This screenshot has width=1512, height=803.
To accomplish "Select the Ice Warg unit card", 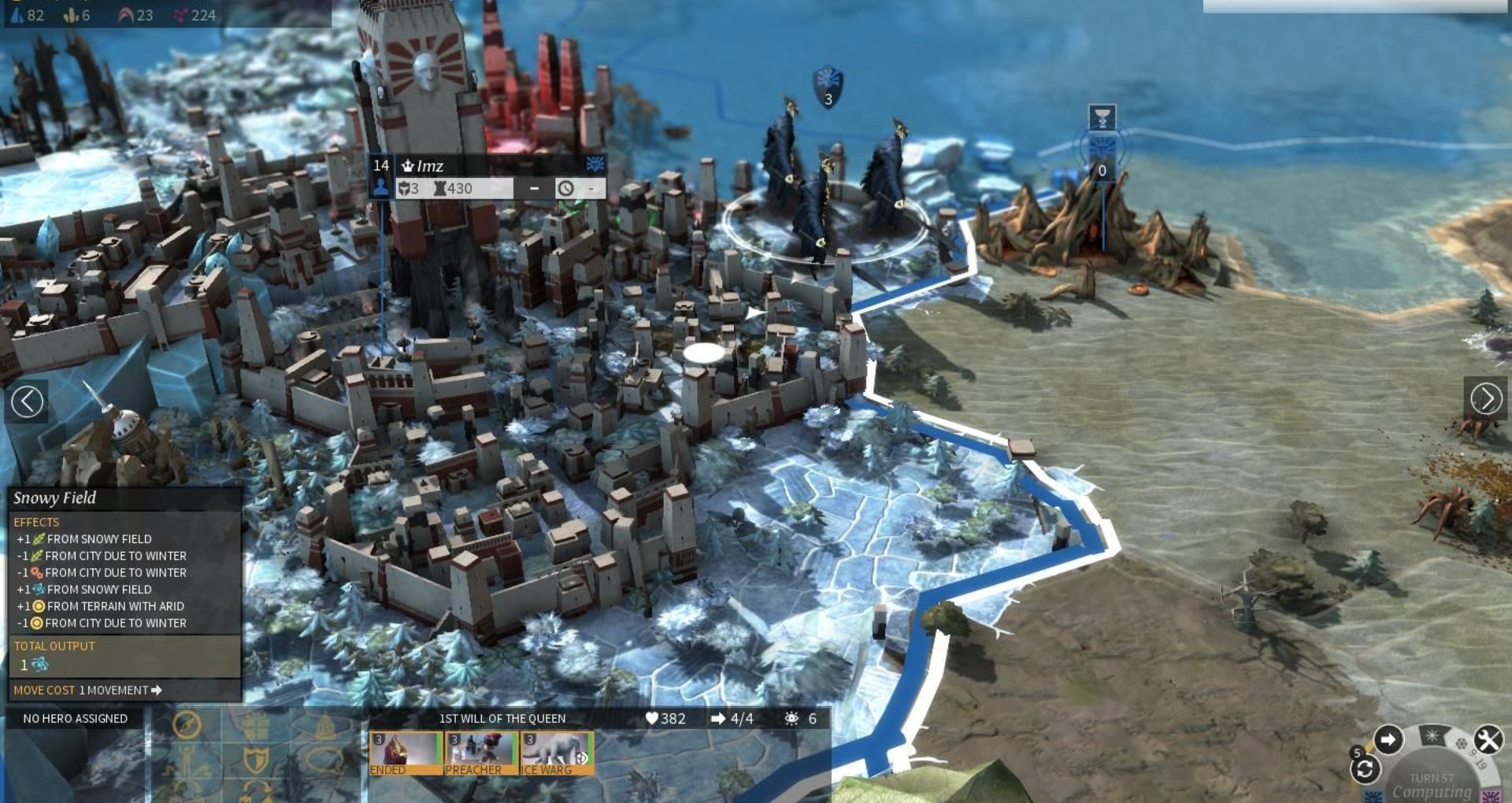I will (557, 753).
